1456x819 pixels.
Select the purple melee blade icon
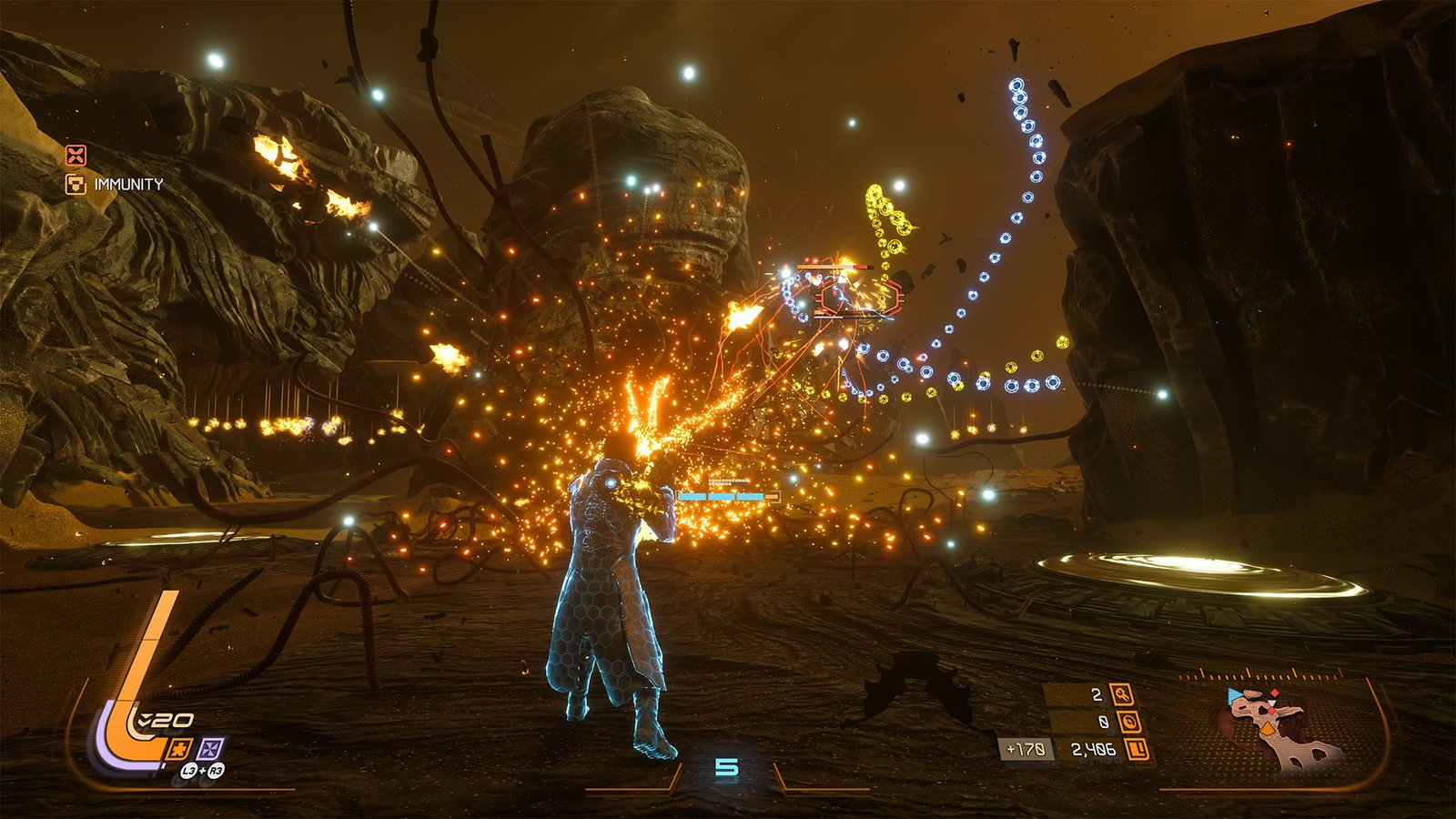[210, 749]
